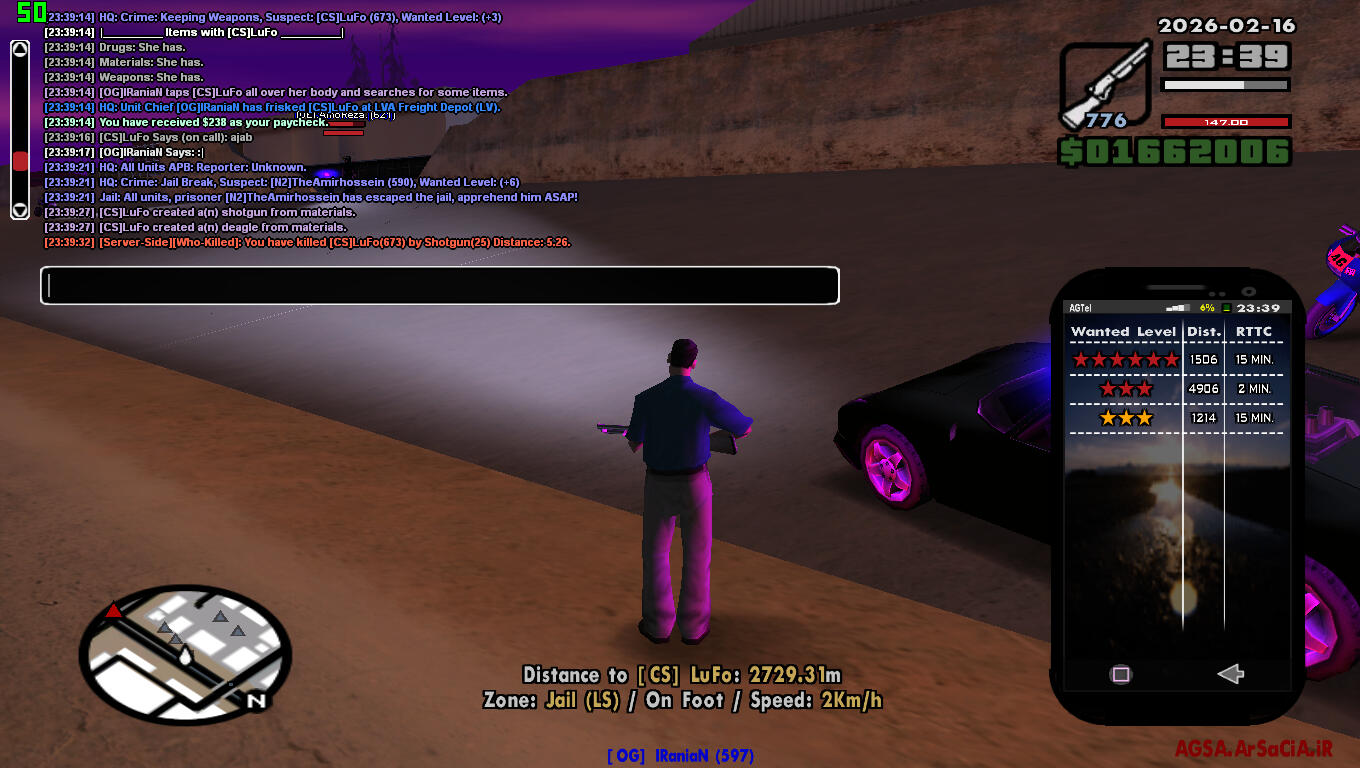Click the red triangle marker on radar
The width and height of the screenshot is (1360, 768).
pos(114,610)
